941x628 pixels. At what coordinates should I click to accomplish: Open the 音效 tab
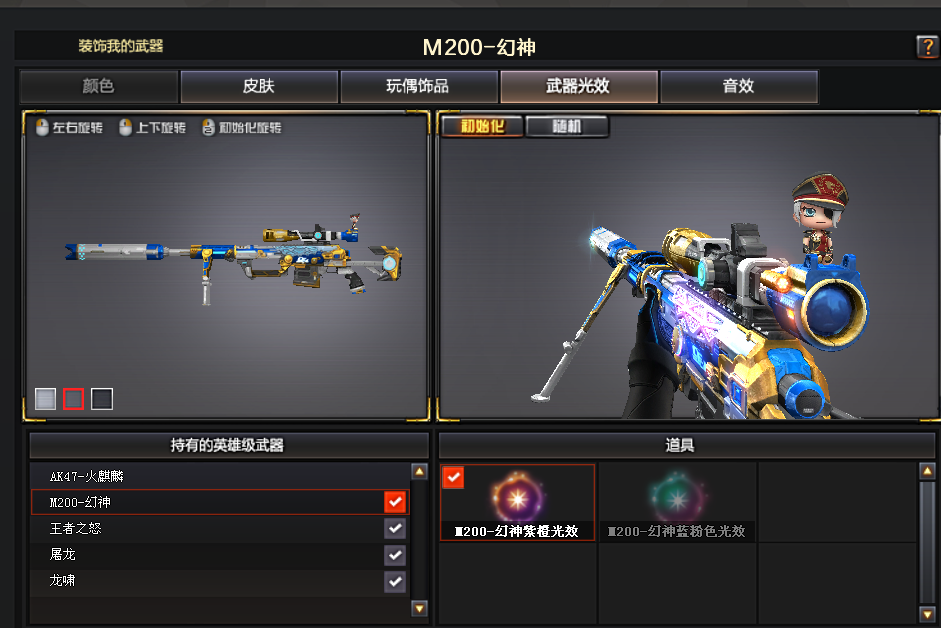(x=738, y=87)
